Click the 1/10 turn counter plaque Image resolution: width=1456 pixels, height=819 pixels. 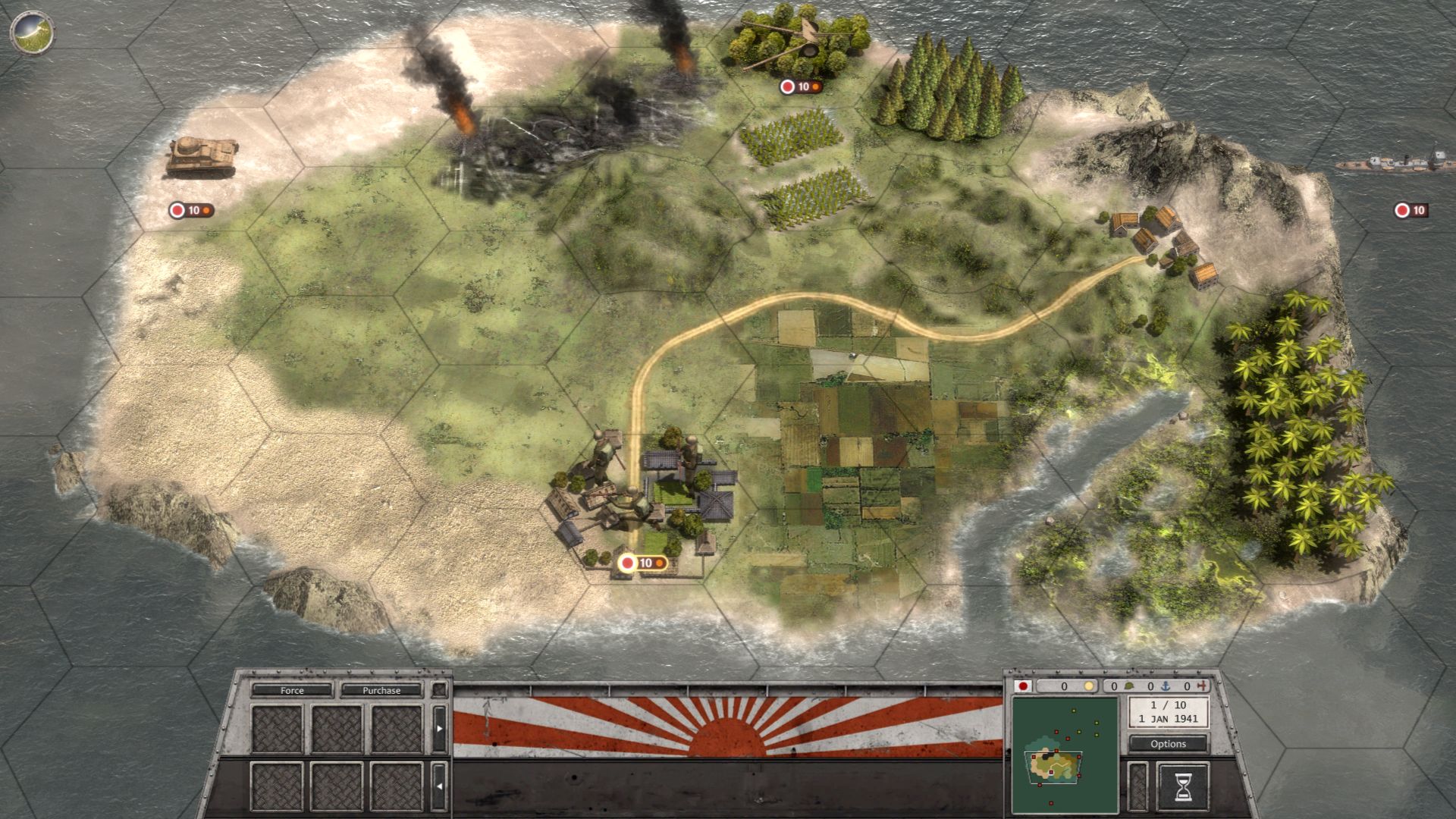coord(1168,711)
